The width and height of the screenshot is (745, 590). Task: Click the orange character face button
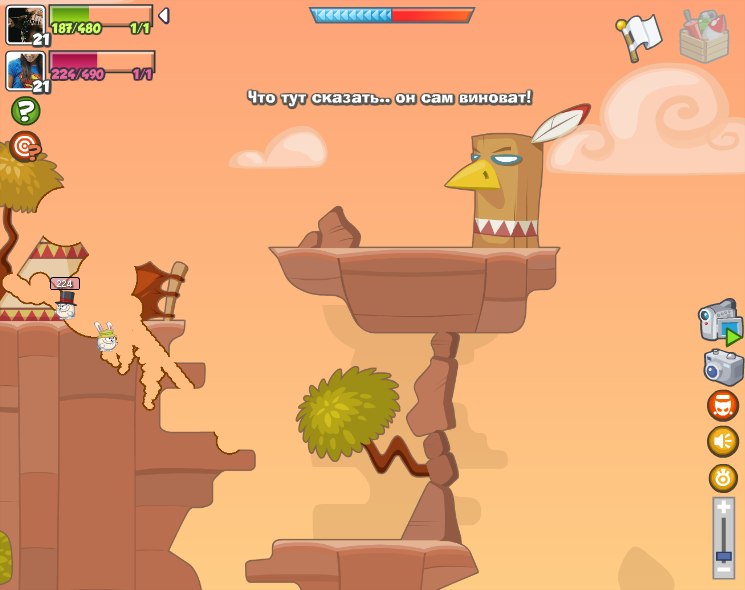coord(723,405)
